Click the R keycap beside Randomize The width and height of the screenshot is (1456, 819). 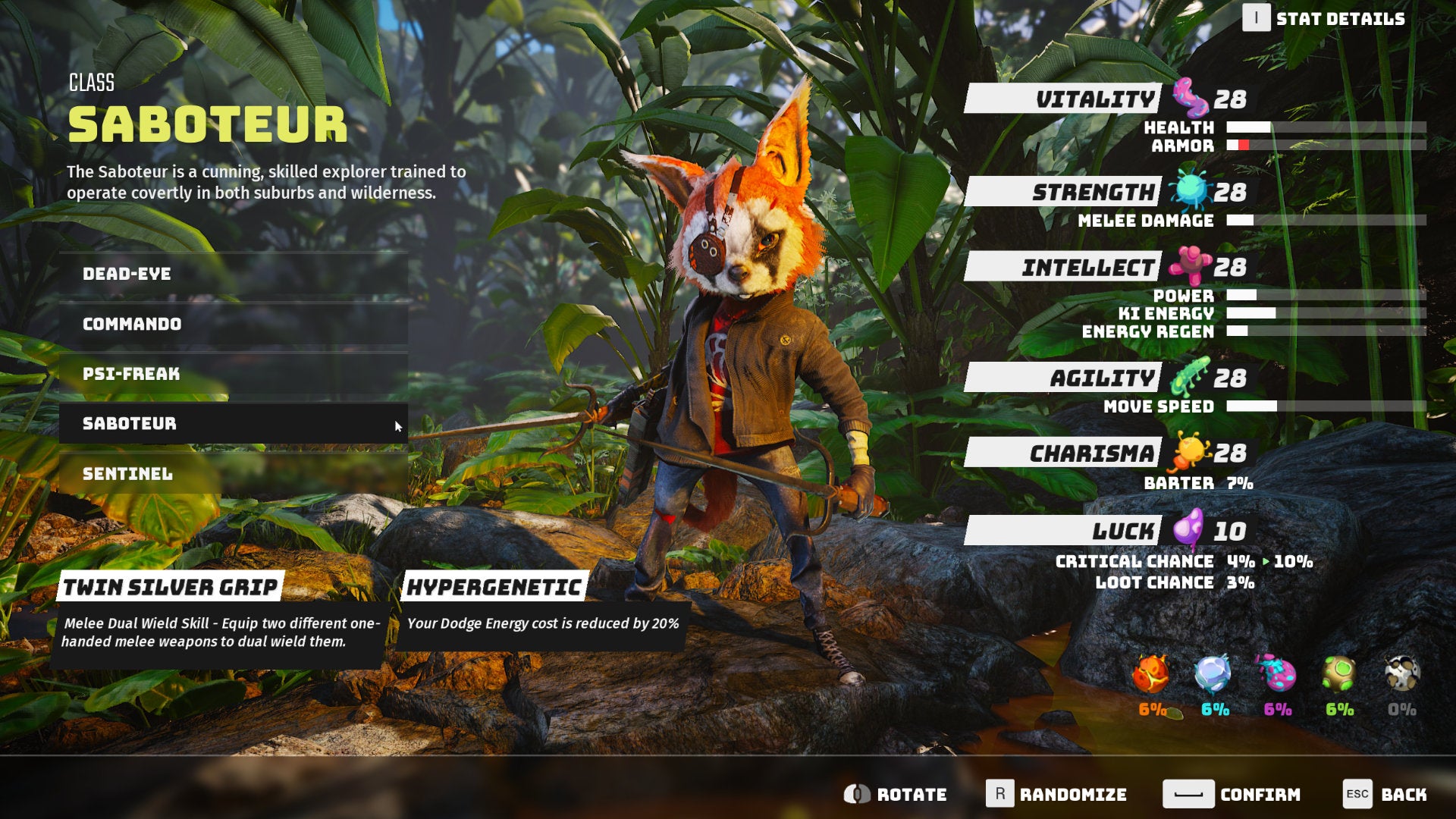1000,794
